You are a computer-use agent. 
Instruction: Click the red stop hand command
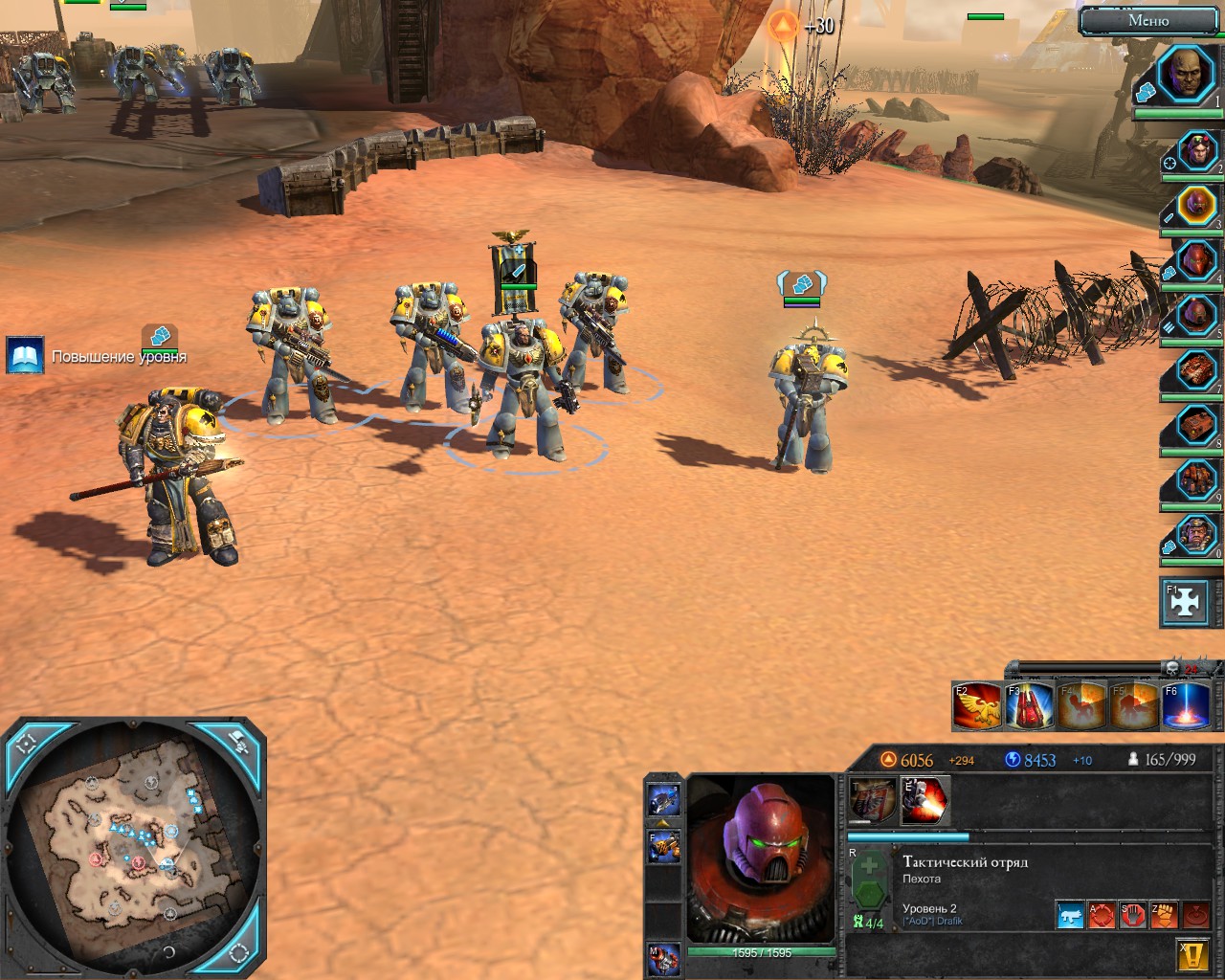(x=1132, y=916)
